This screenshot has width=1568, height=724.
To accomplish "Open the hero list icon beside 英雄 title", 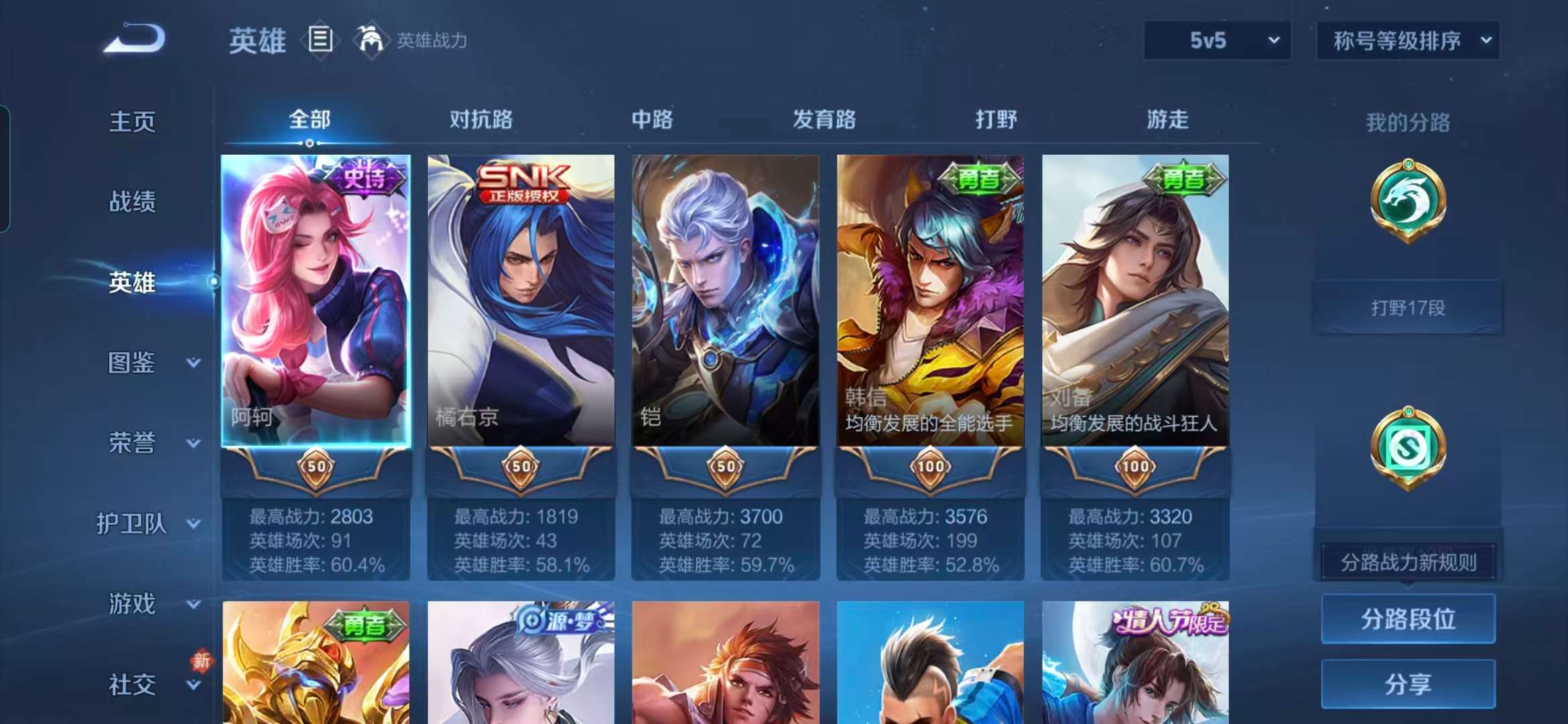I will pyautogui.click(x=322, y=39).
